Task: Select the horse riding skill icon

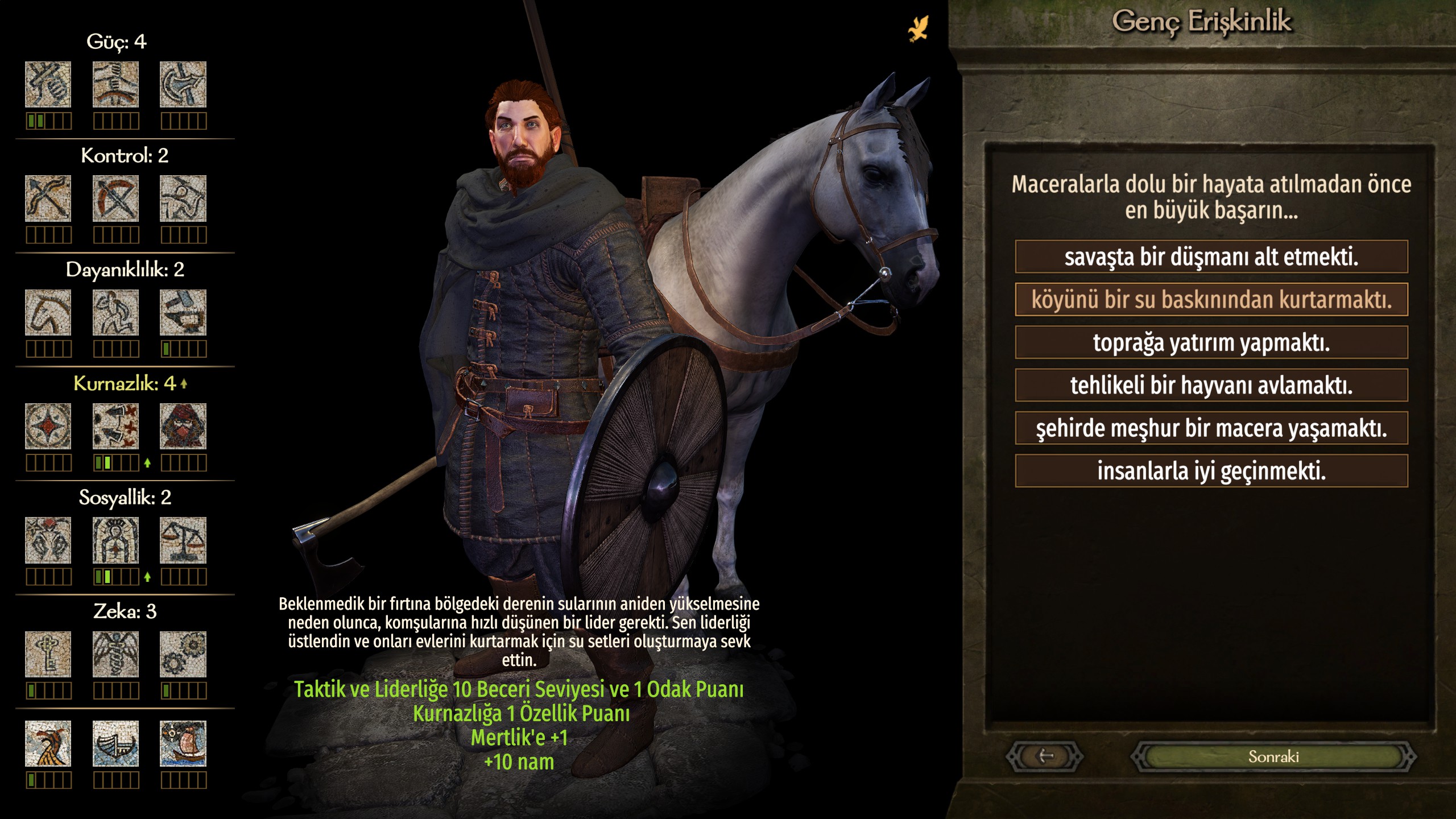Action: coord(48,312)
